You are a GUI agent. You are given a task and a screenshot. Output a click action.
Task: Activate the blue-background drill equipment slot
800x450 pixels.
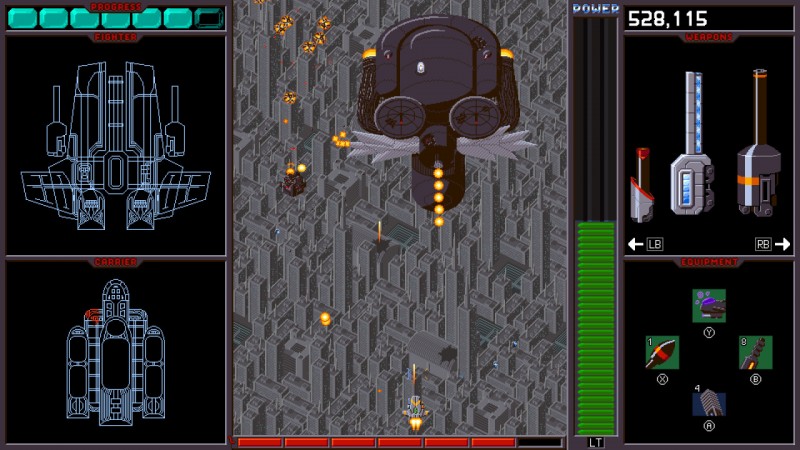pos(709,402)
